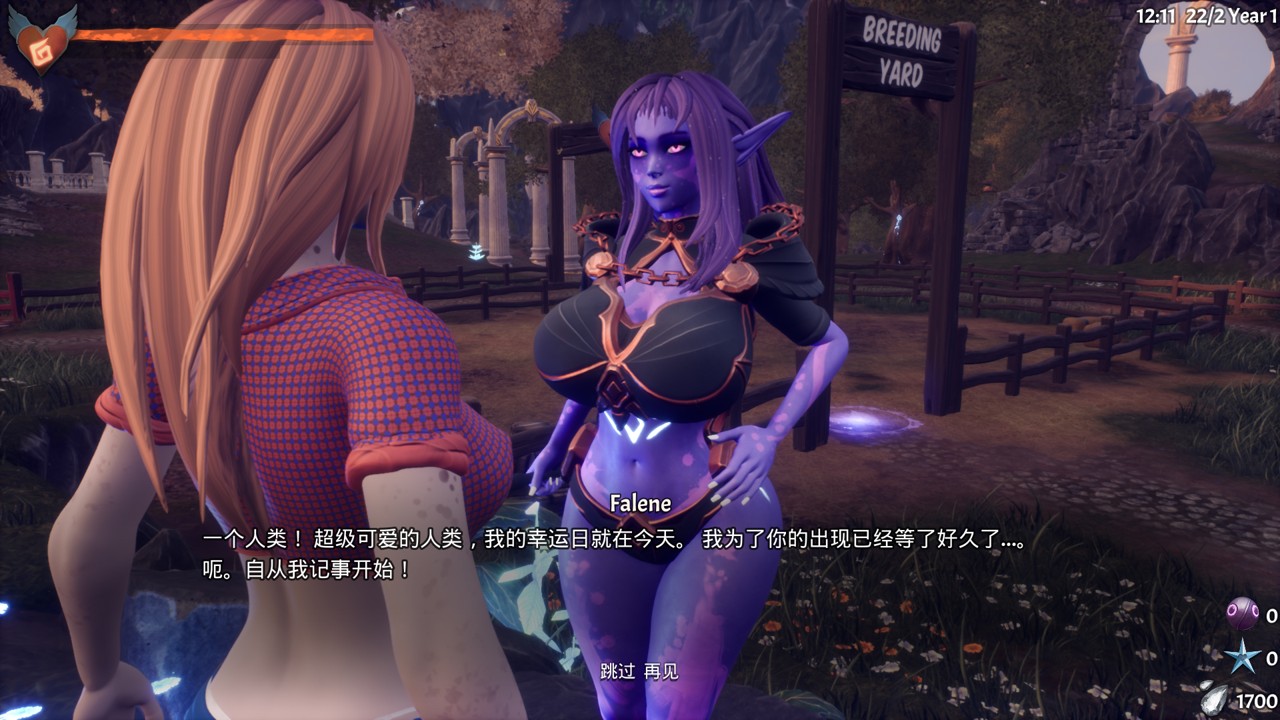The height and width of the screenshot is (720, 1280).
Task: Choose the 跳过 (Skip) dialogue option
Action: tap(617, 671)
